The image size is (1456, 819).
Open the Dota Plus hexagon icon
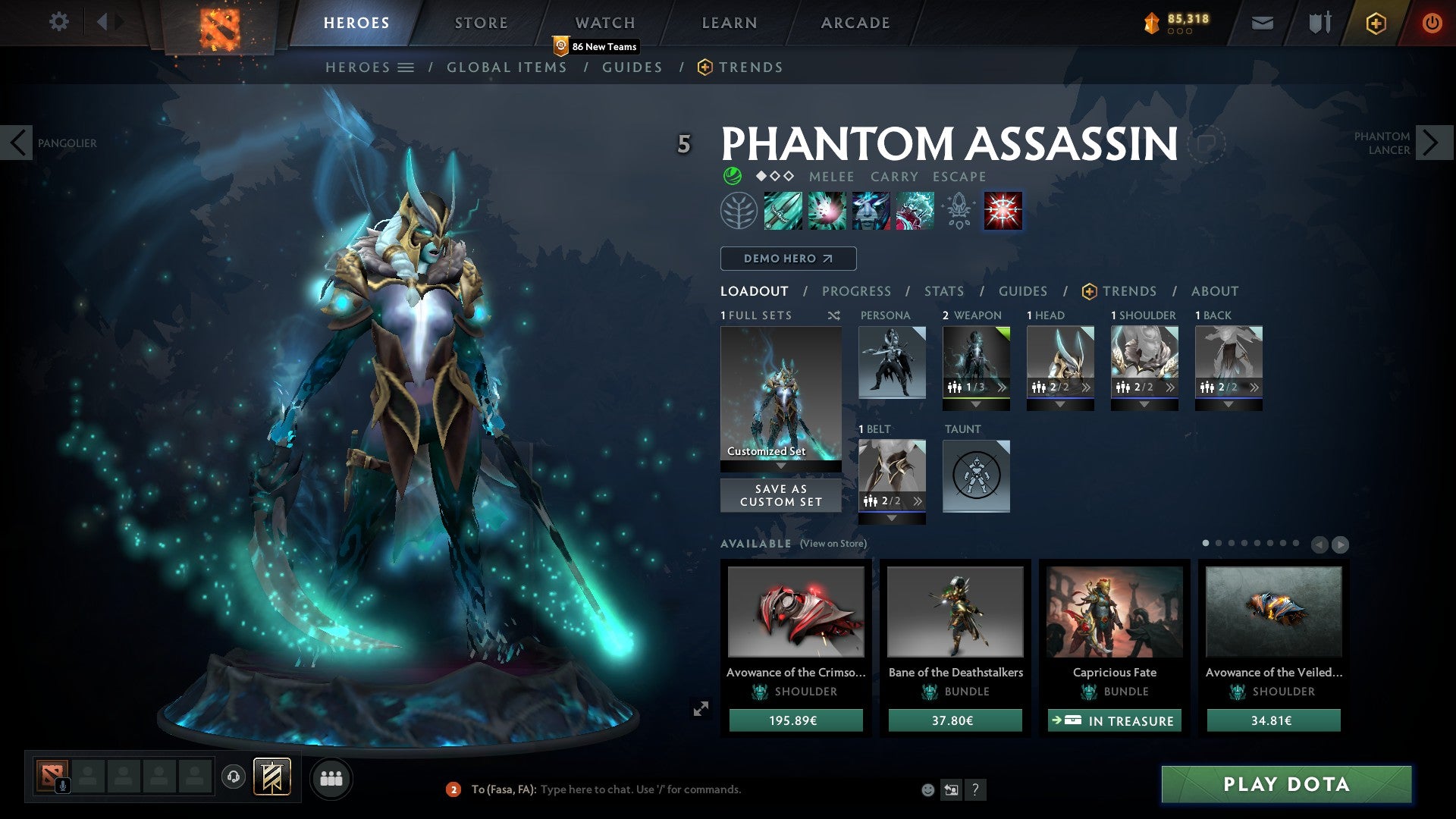(1375, 23)
